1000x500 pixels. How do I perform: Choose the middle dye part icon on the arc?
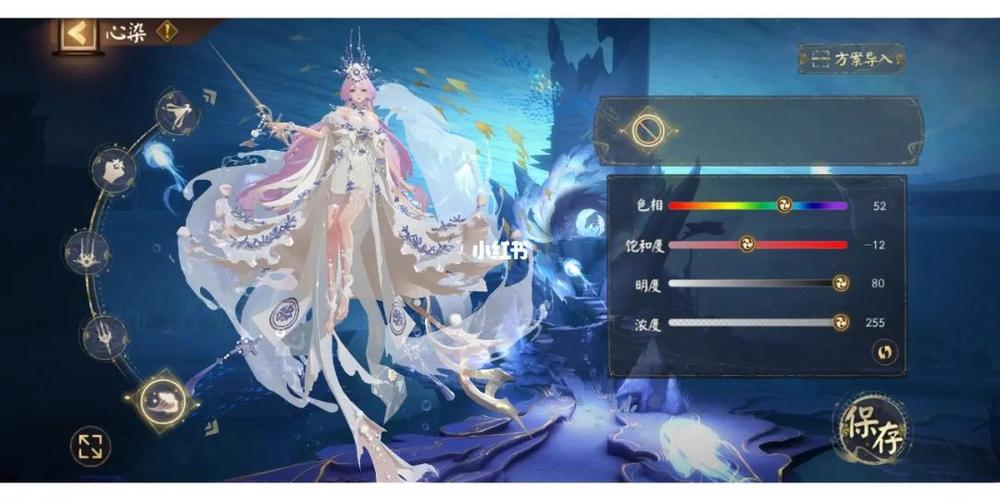(87, 252)
